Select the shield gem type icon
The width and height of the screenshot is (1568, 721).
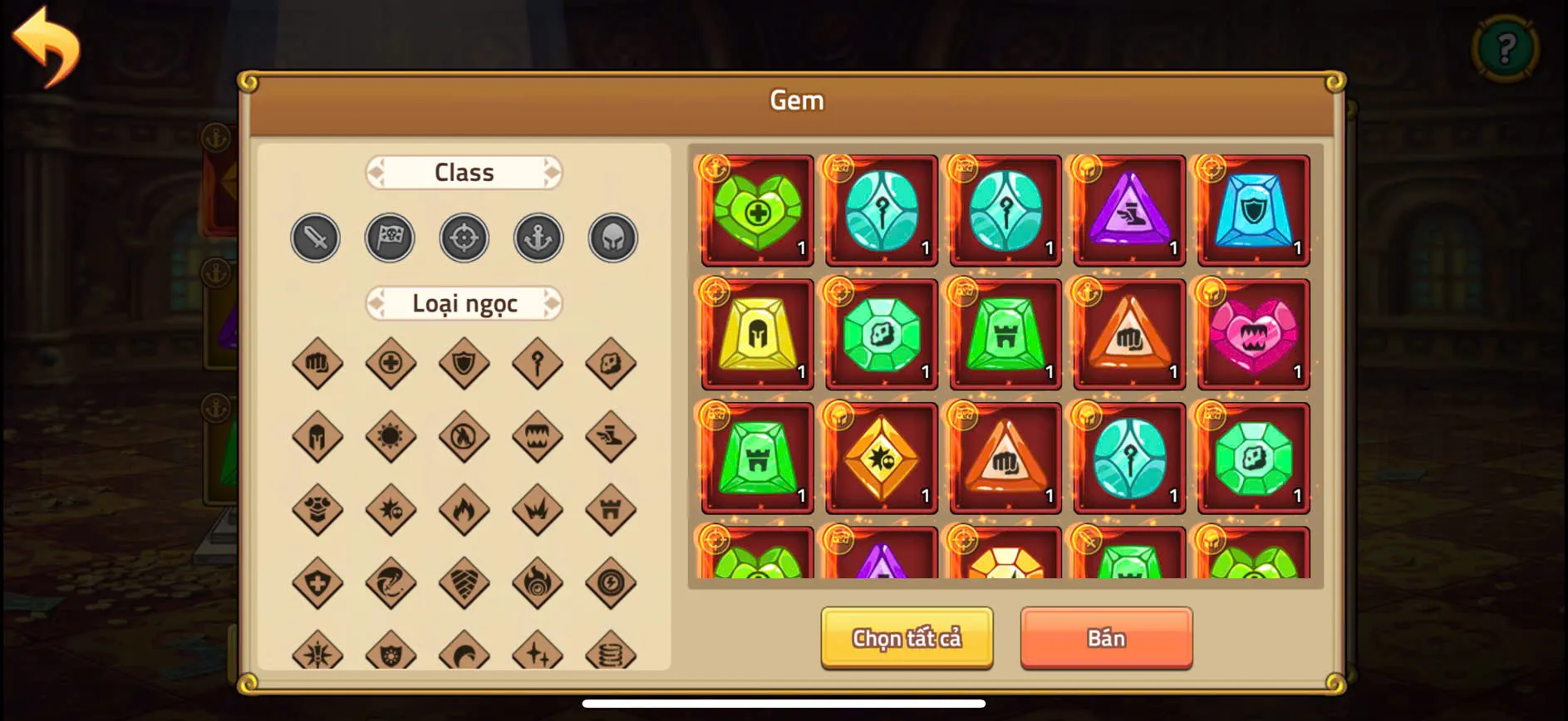click(464, 363)
